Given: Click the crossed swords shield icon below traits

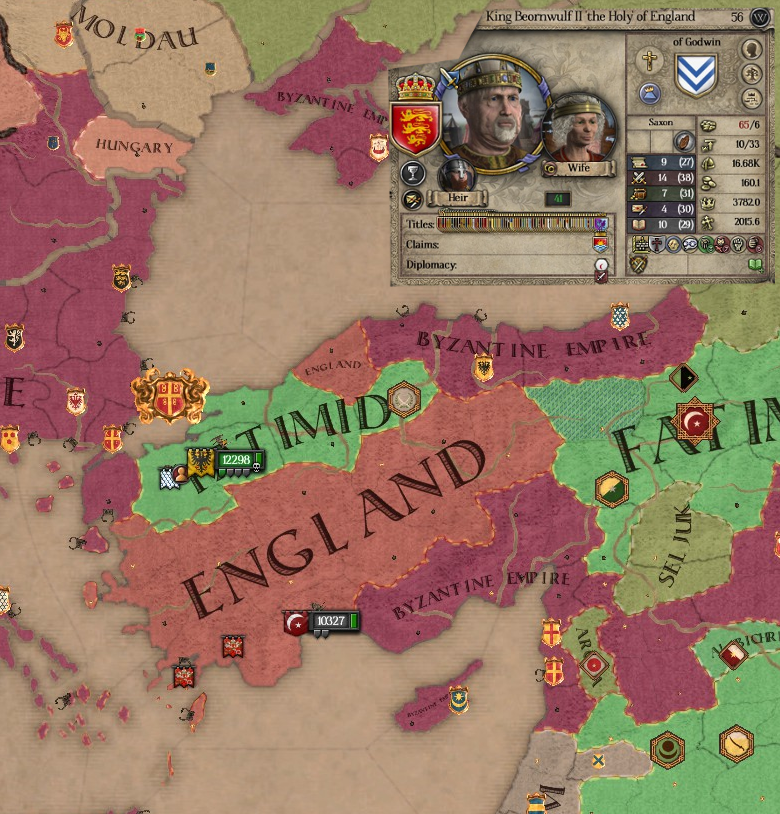Looking at the screenshot, I should (x=637, y=264).
